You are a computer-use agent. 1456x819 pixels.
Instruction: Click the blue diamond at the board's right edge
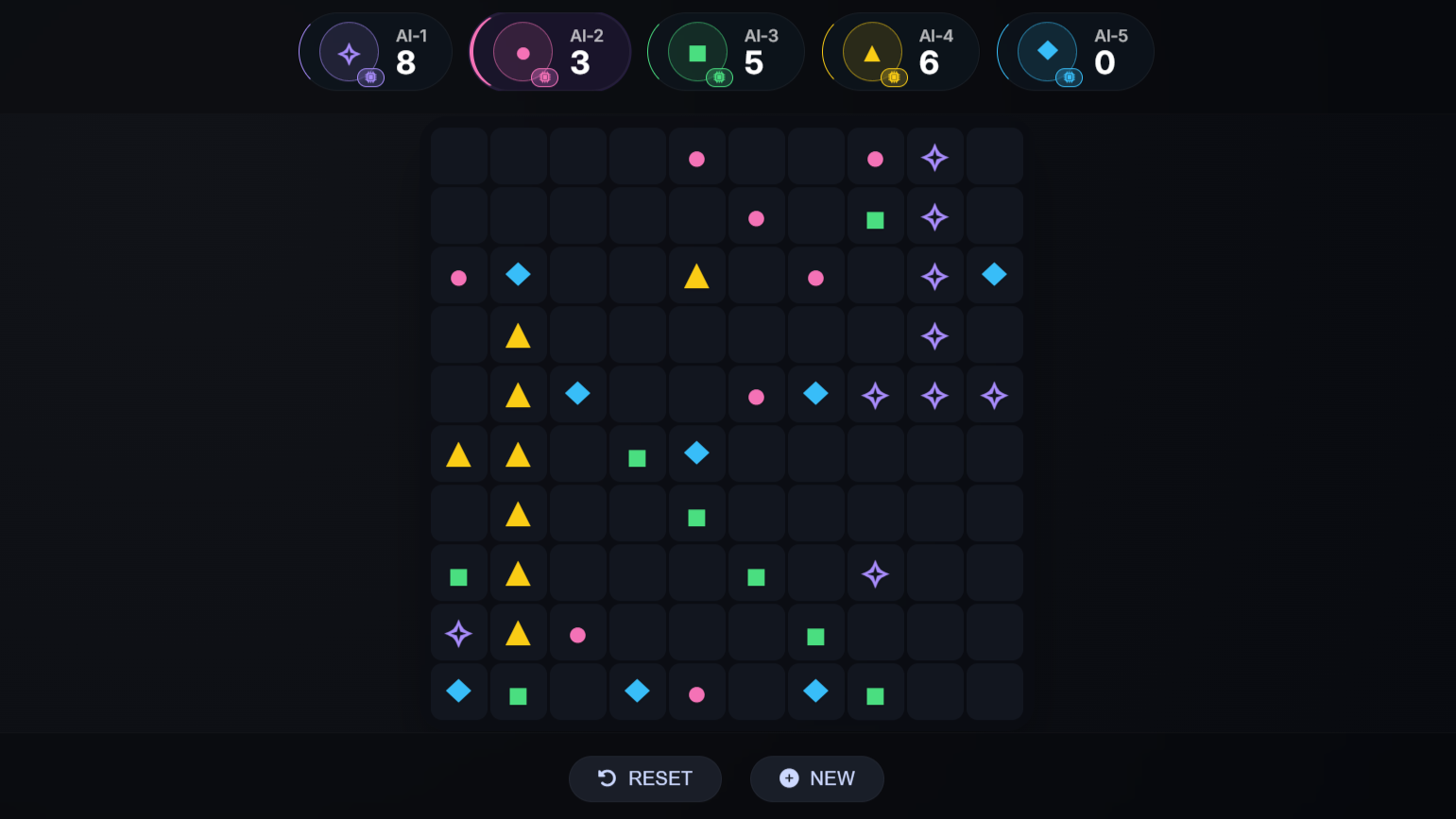click(x=994, y=275)
